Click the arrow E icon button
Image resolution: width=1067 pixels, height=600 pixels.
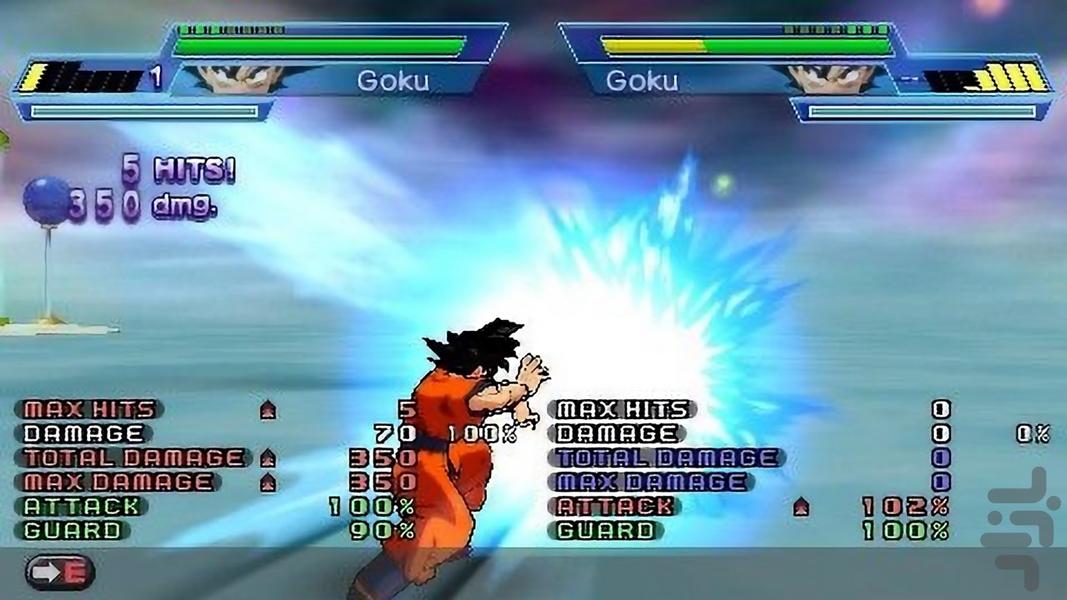(59, 572)
